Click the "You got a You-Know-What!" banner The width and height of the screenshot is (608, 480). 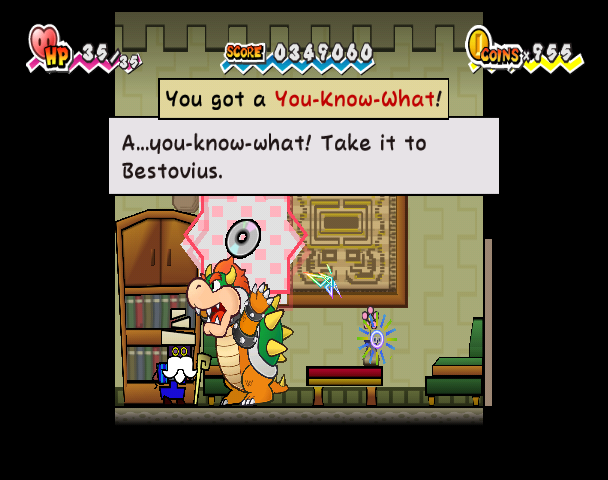[303, 99]
